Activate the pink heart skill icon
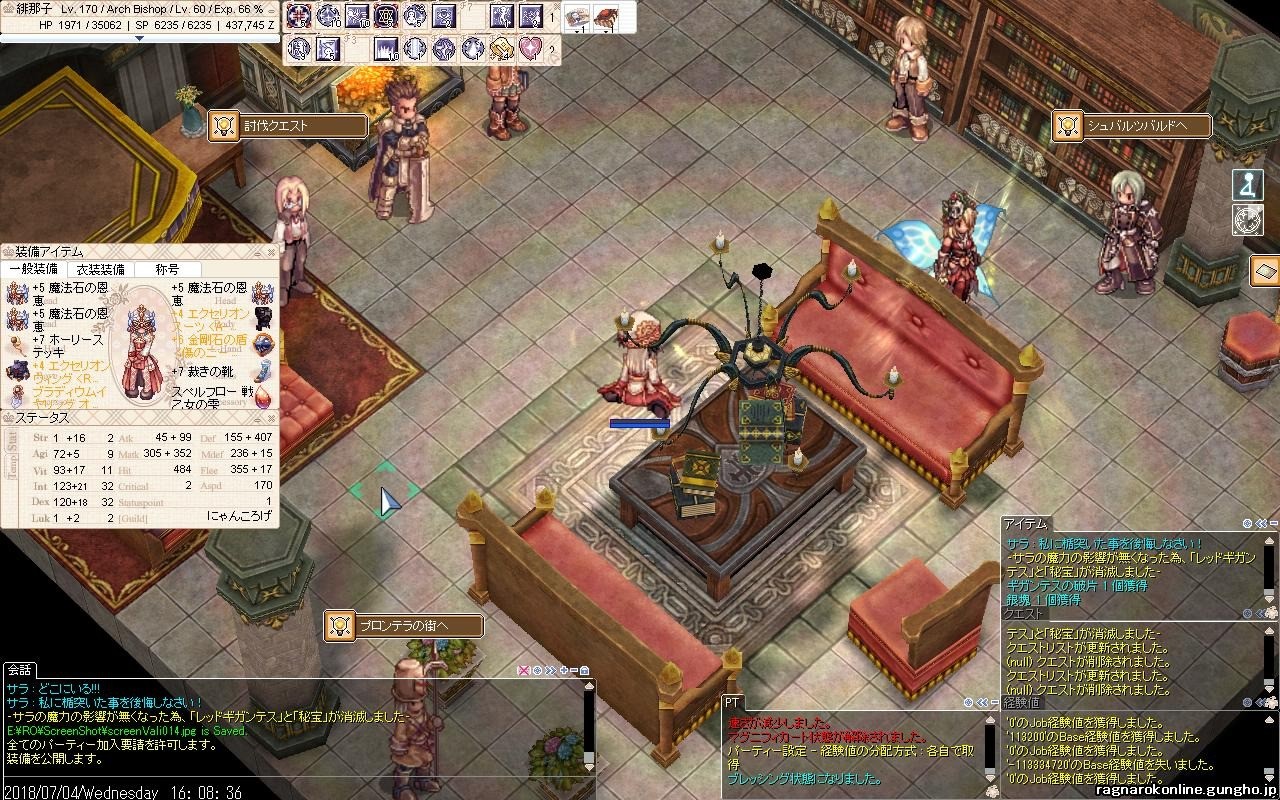Screen dimensions: 1280x800 tap(530, 48)
